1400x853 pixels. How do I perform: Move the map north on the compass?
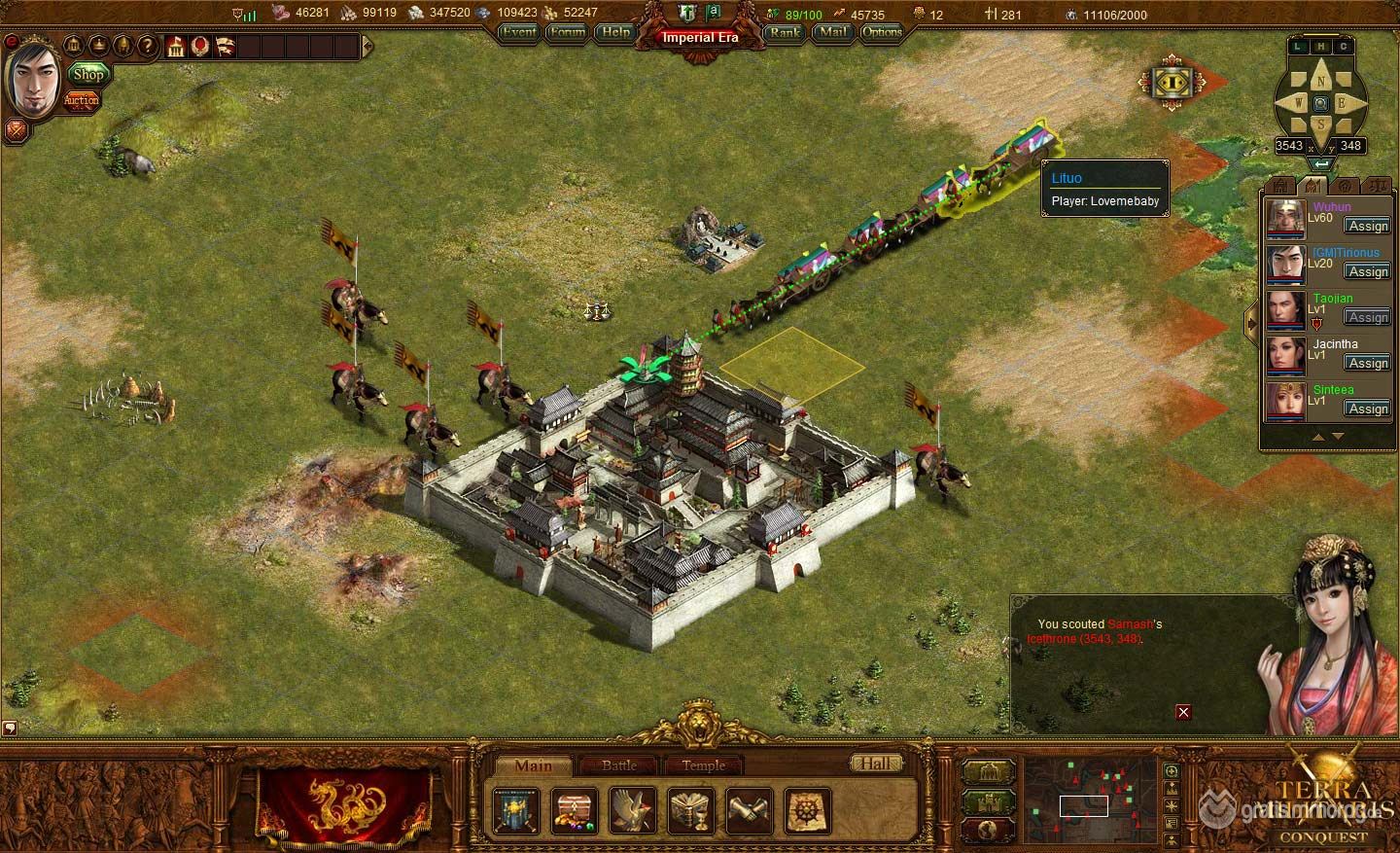(1320, 79)
